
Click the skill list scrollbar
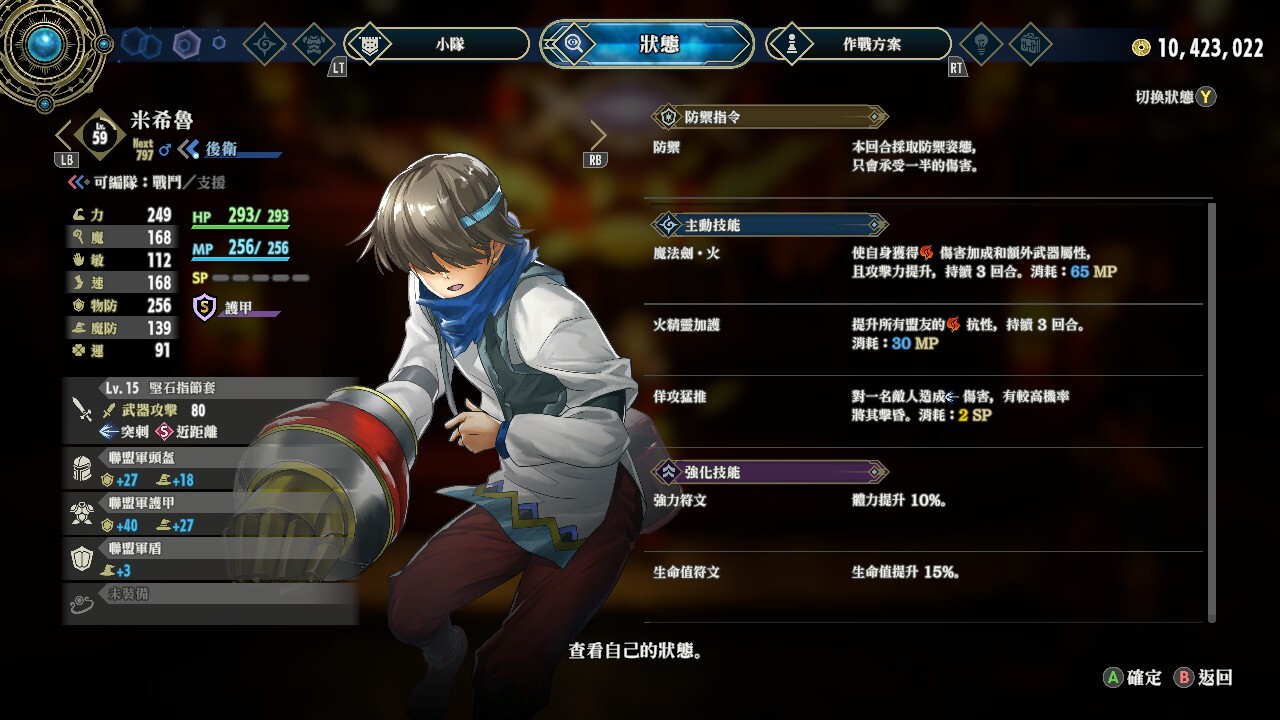(x=1213, y=410)
